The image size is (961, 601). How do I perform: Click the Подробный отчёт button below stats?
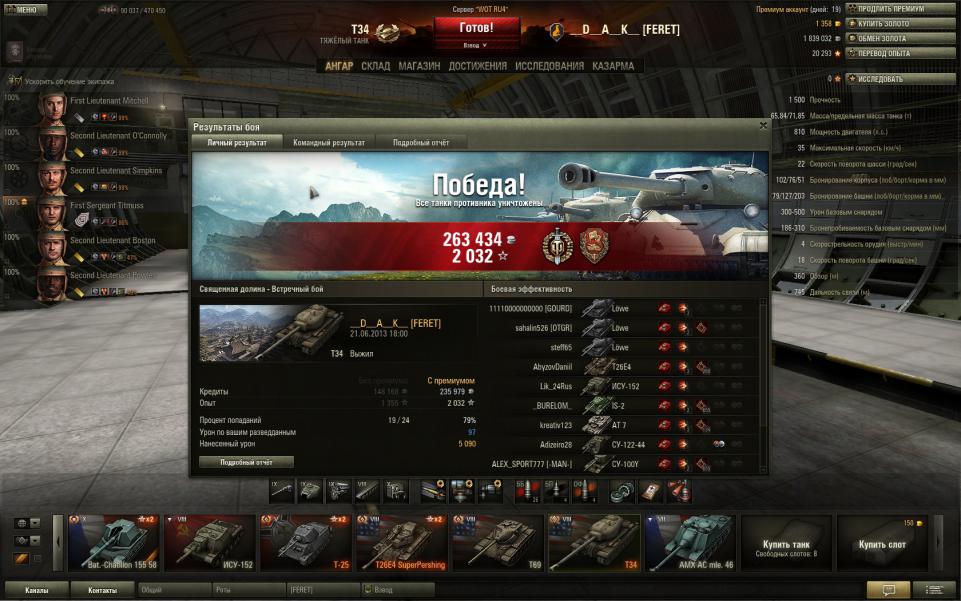[246, 462]
